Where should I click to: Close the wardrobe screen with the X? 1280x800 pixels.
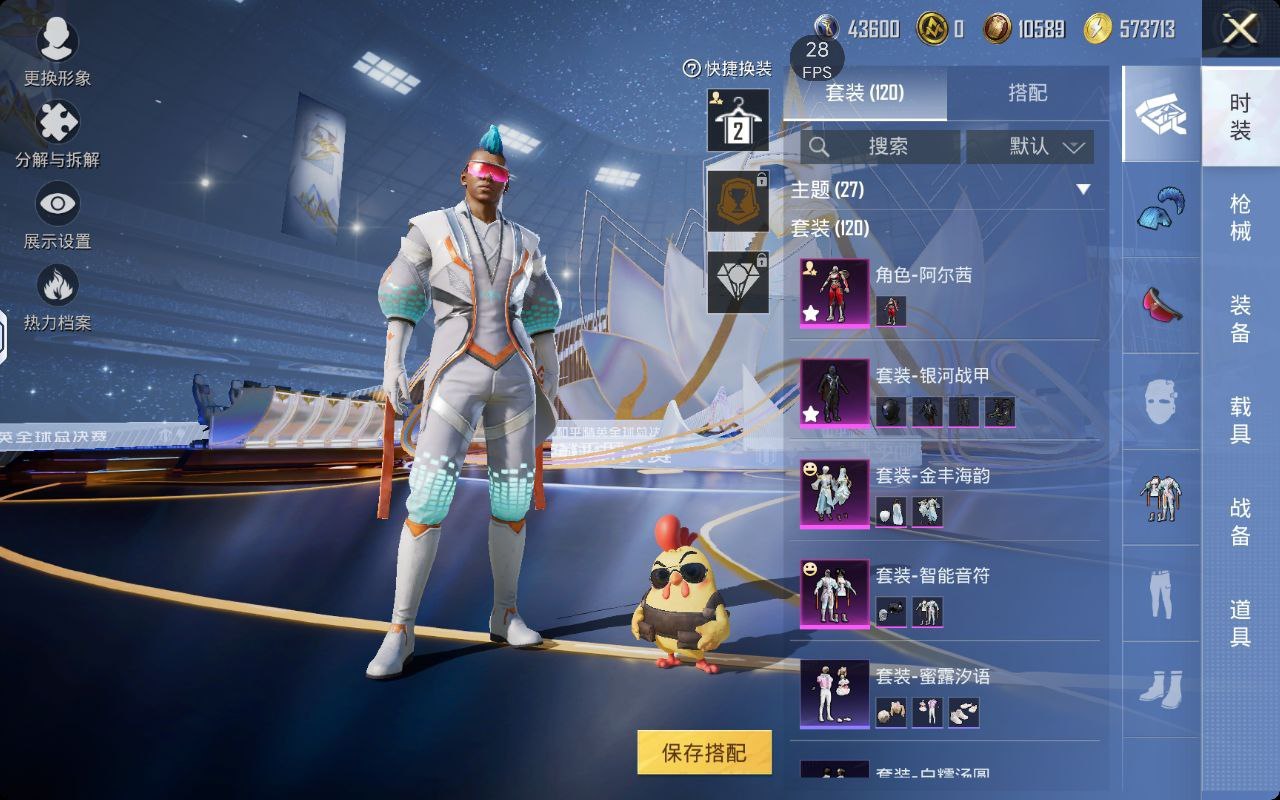tap(1240, 30)
